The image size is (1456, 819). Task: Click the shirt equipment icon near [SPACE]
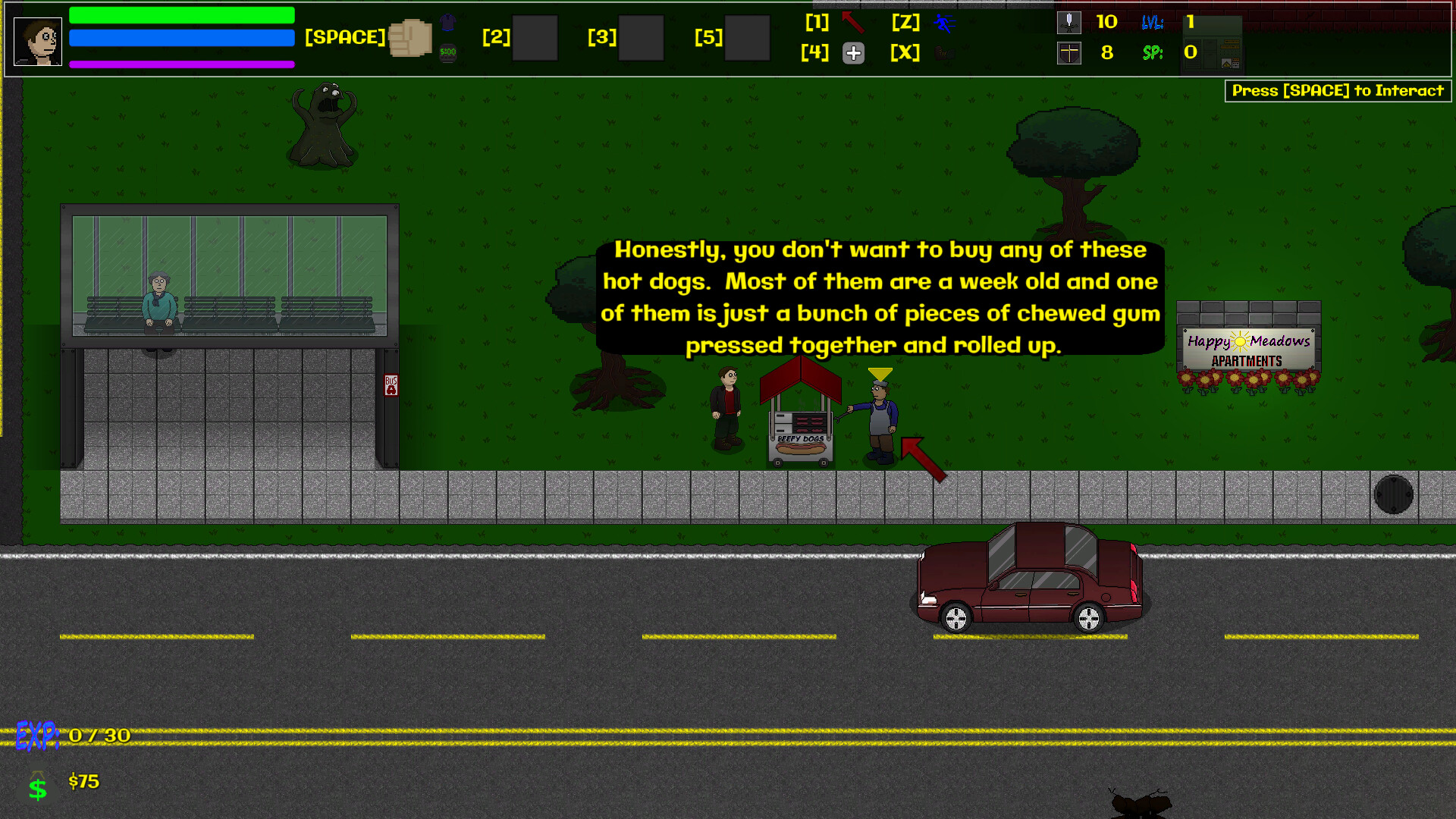[447, 20]
